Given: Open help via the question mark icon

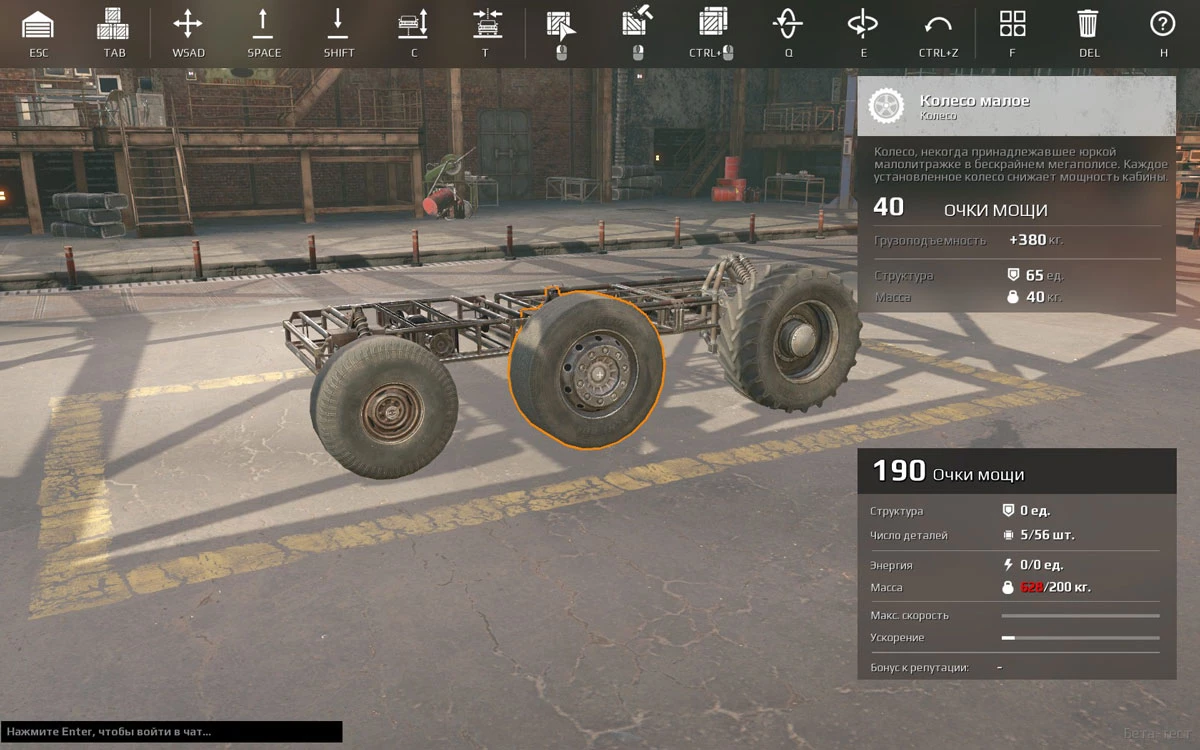Looking at the screenshot, I should click(1162, 24).
